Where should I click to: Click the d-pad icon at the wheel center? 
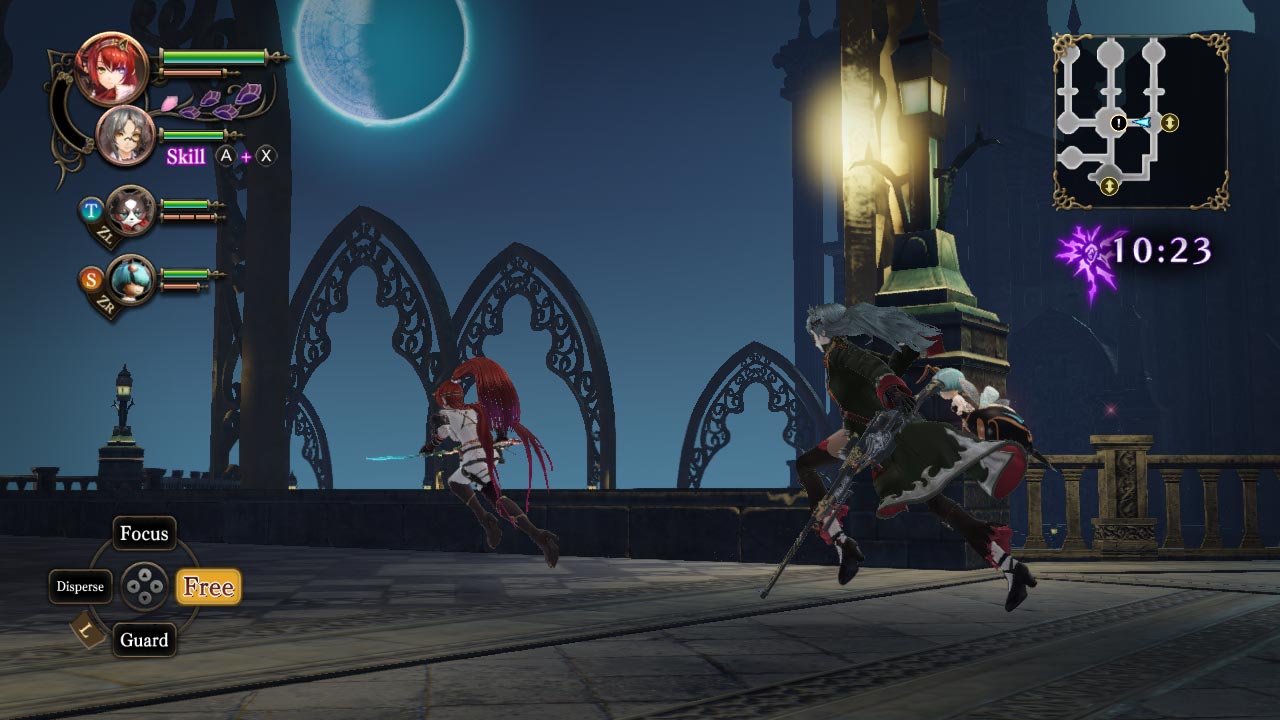[x=146, y=587]
